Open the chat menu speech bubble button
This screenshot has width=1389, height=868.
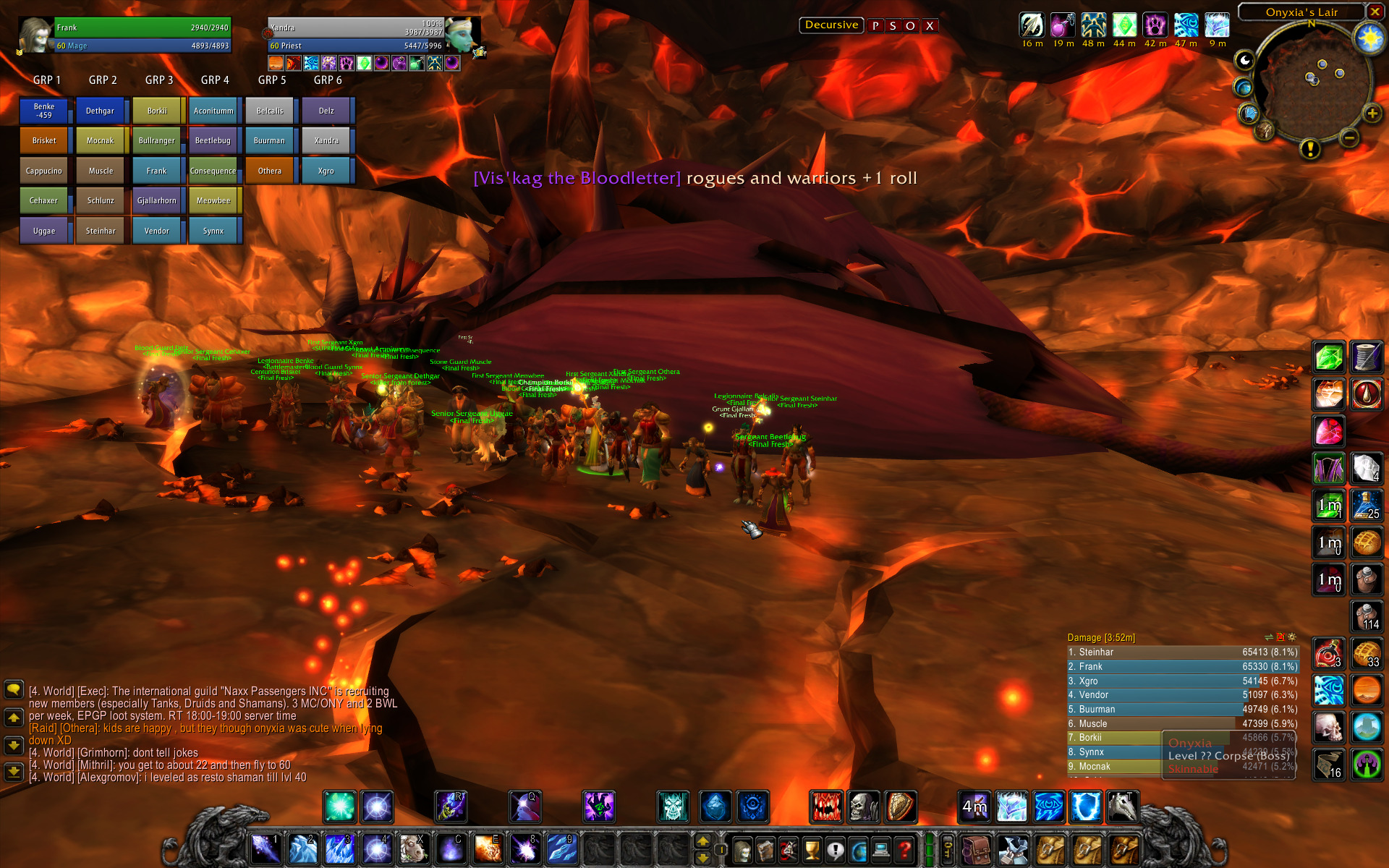click(14, 689)
